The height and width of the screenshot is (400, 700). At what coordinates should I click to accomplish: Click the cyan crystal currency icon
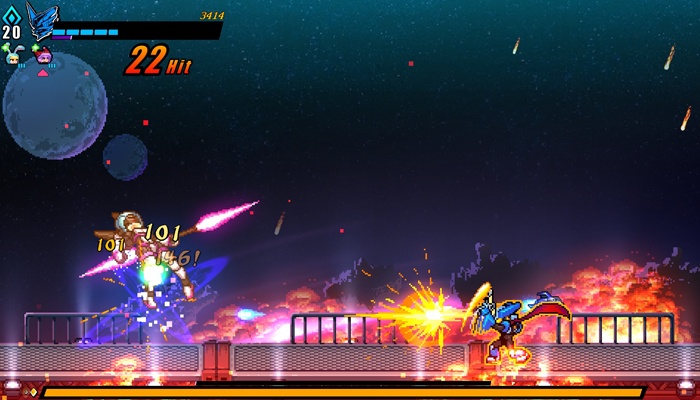[x=11, y=13]
